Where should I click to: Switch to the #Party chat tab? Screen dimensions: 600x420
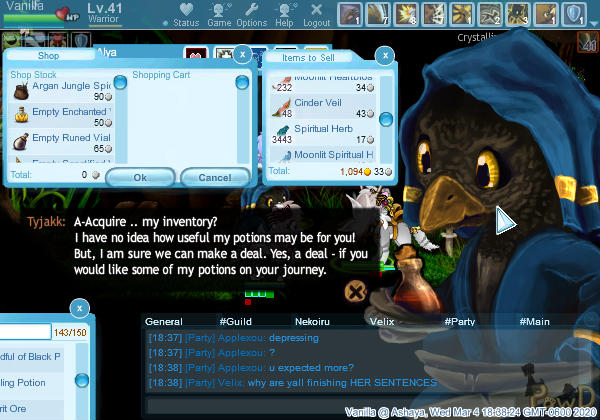click(x=461, y=322)
